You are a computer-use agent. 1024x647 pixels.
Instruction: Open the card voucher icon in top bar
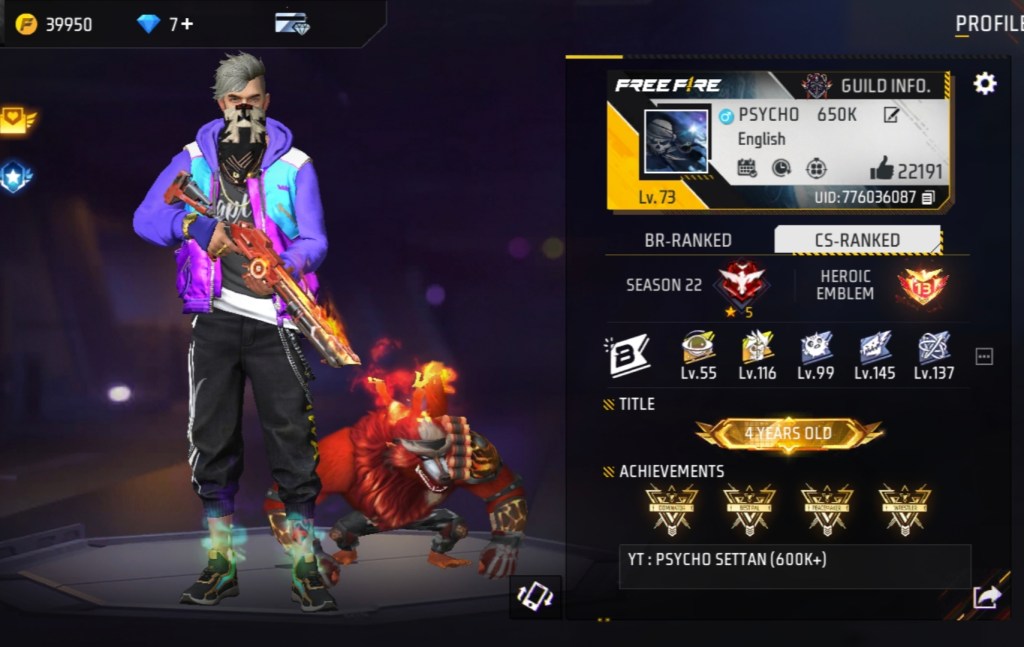292,24
